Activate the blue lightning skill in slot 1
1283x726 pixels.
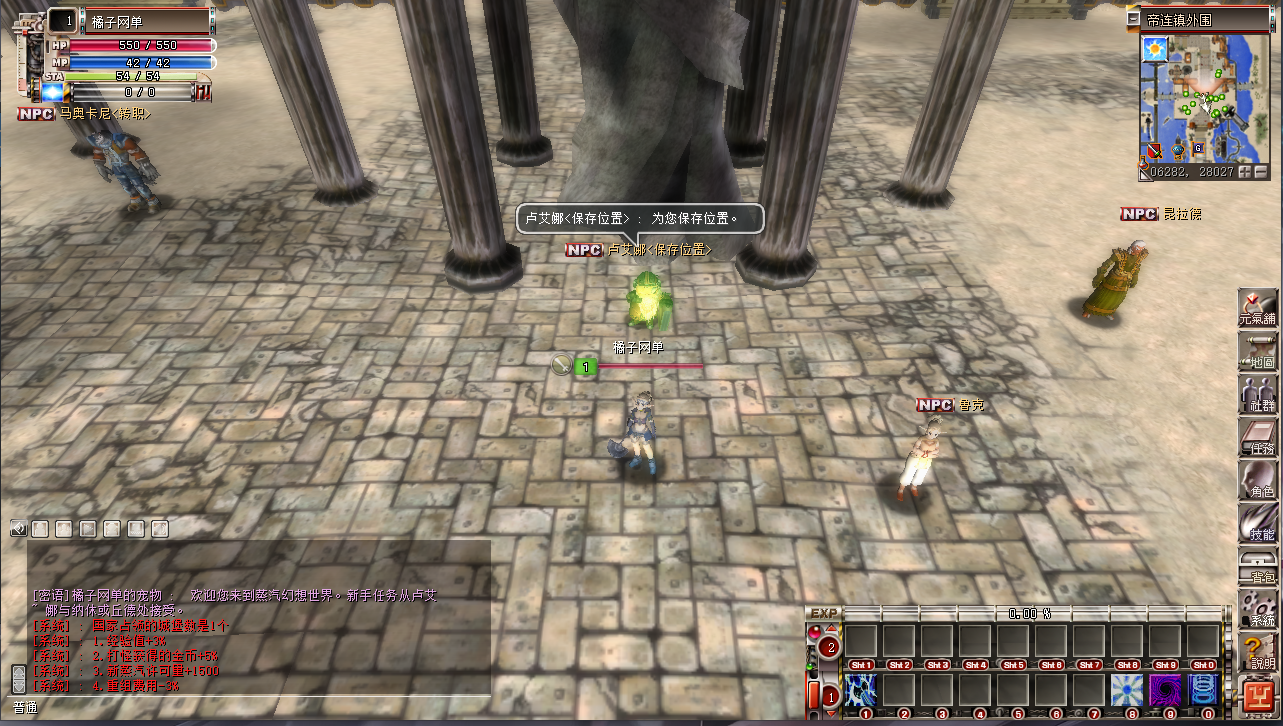click(861, 690)
